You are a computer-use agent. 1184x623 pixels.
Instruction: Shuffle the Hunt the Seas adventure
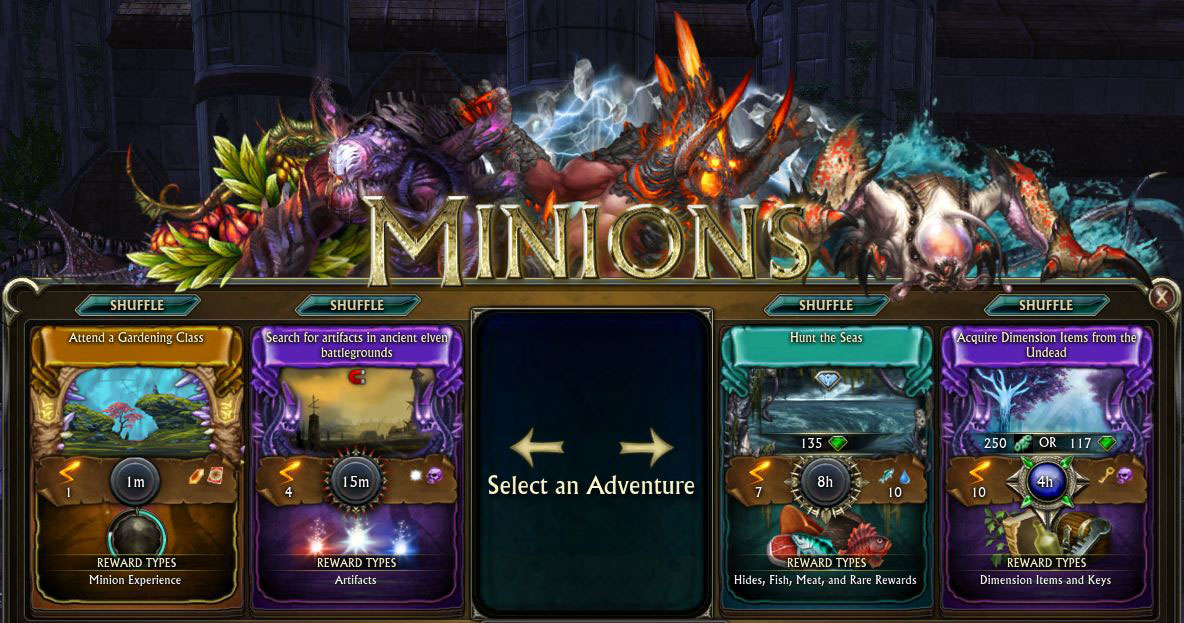point(825,305)
